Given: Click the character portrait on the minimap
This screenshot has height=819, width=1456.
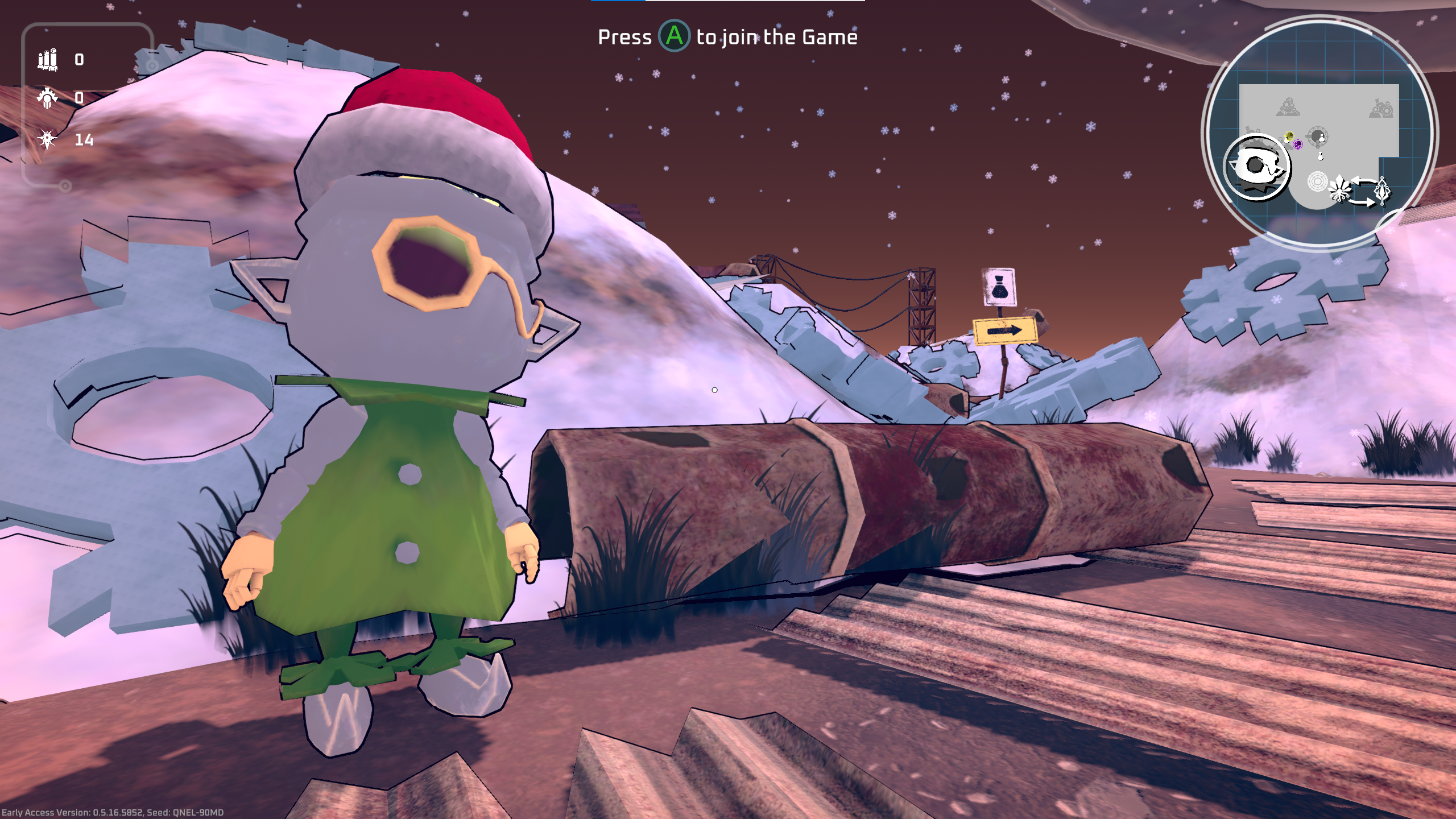Looking at the screenshot, I should click(x=1257, y=168).
